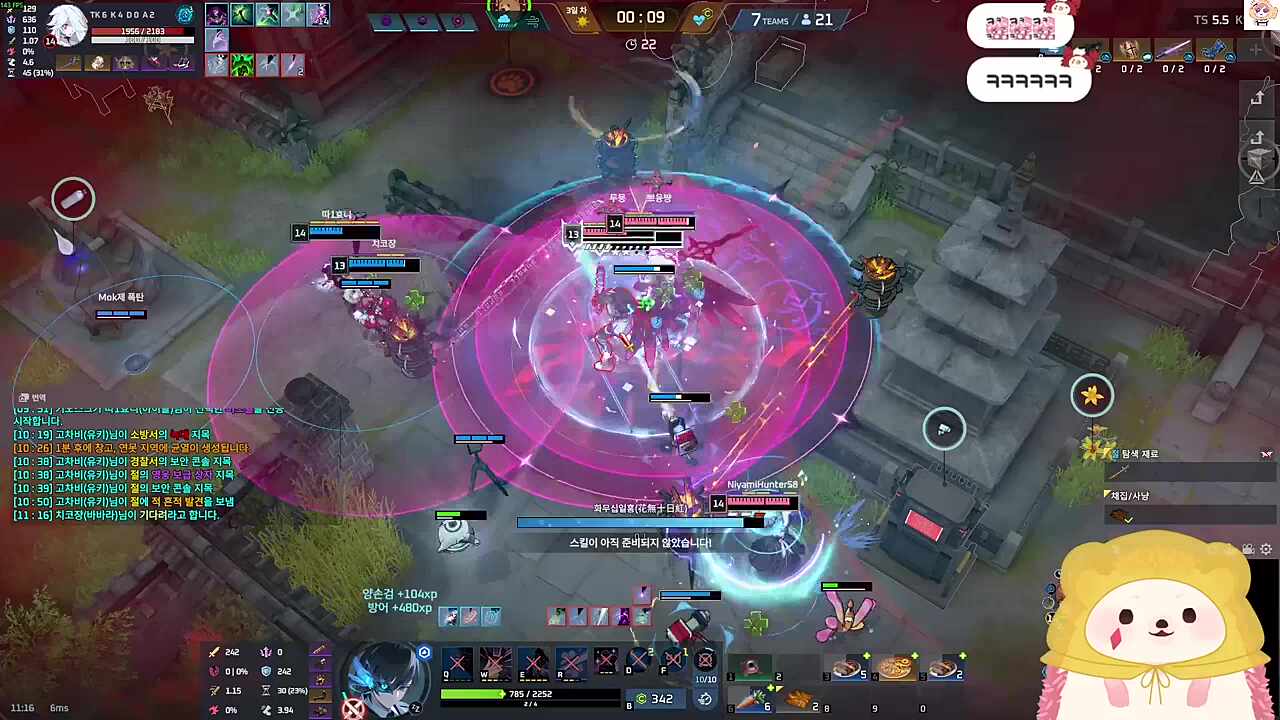Click the streamer's chat bubble overlay
This screenshot has width=1280, height=720.
[1028, 80]
